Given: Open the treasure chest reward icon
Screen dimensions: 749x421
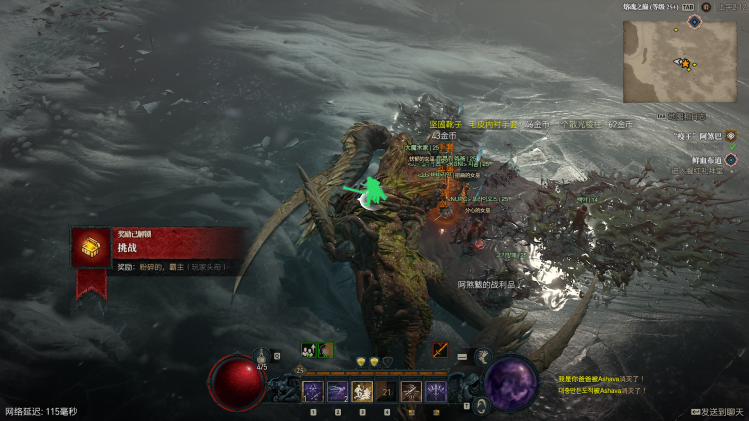Looking at the screenshot, I should 90,247.
